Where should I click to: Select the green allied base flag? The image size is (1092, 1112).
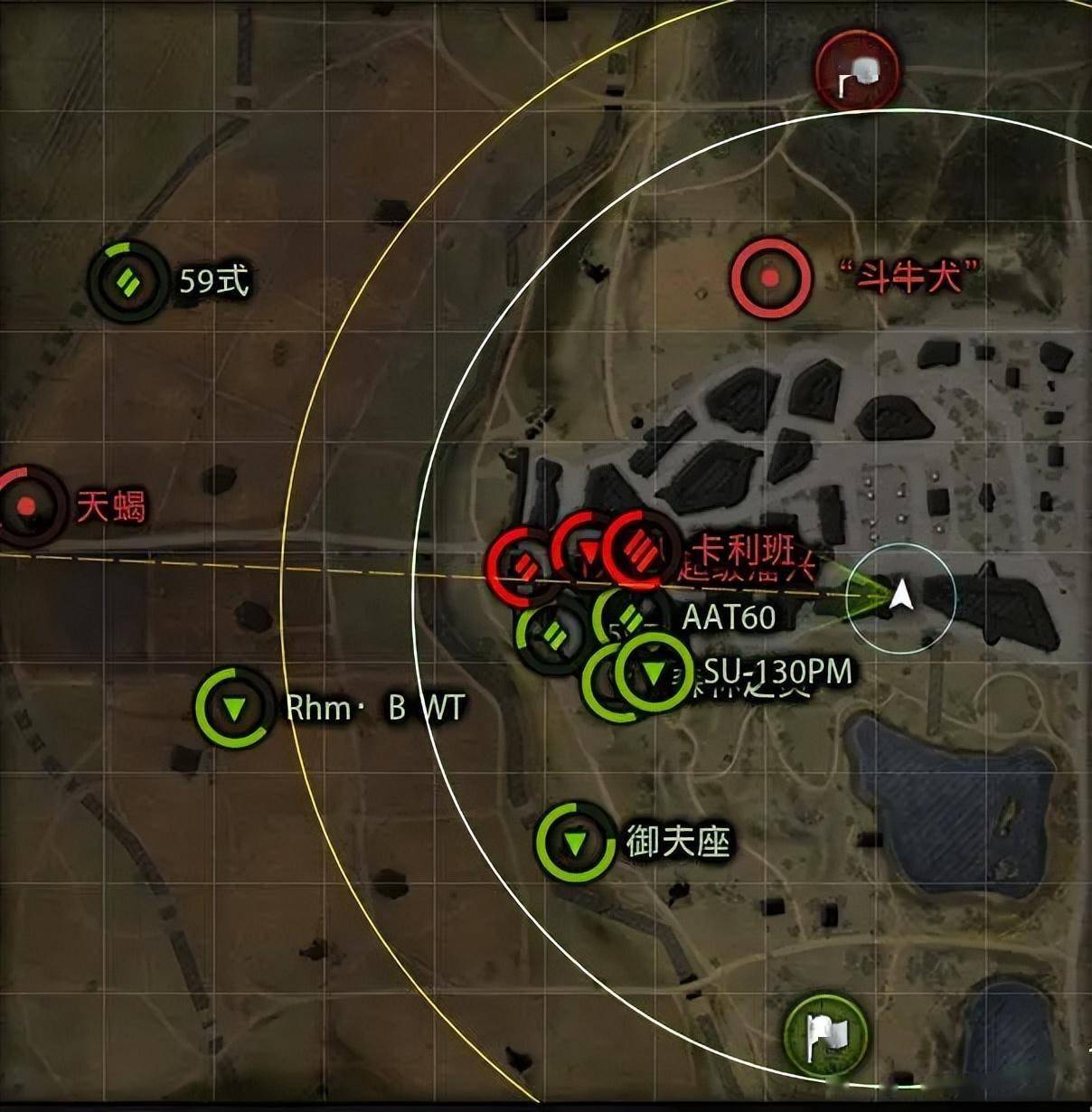[825, 1033]
